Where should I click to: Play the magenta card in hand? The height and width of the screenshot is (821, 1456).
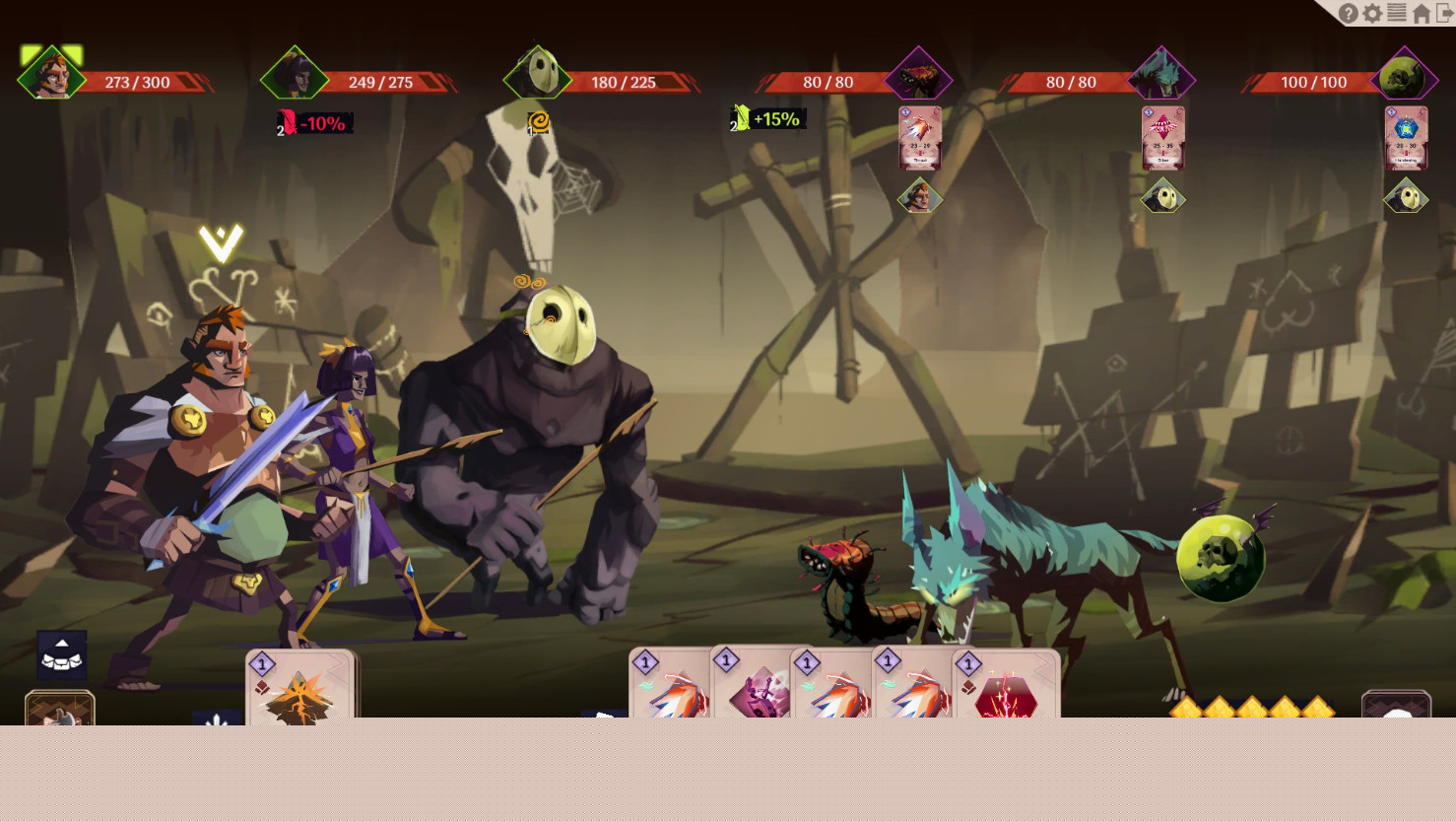(759, 687)
